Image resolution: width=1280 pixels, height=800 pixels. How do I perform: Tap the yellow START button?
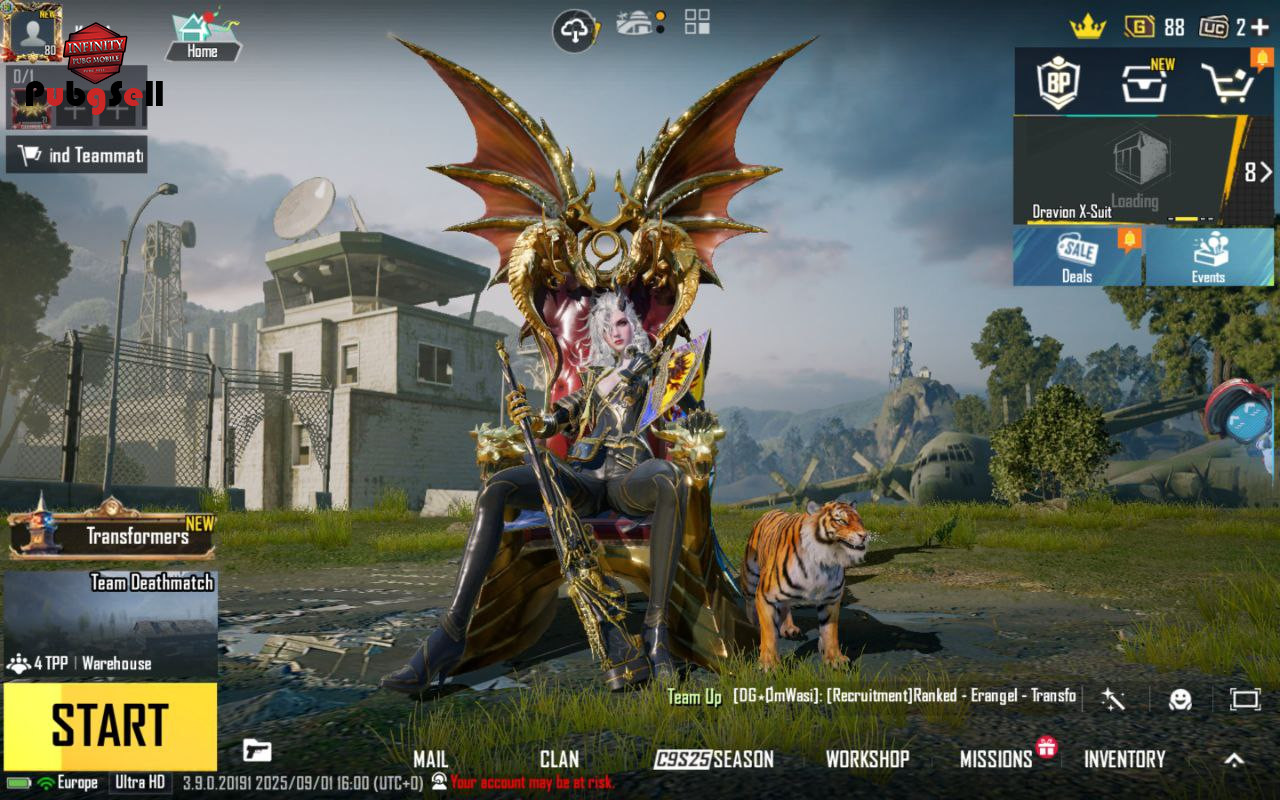[110, 726]
